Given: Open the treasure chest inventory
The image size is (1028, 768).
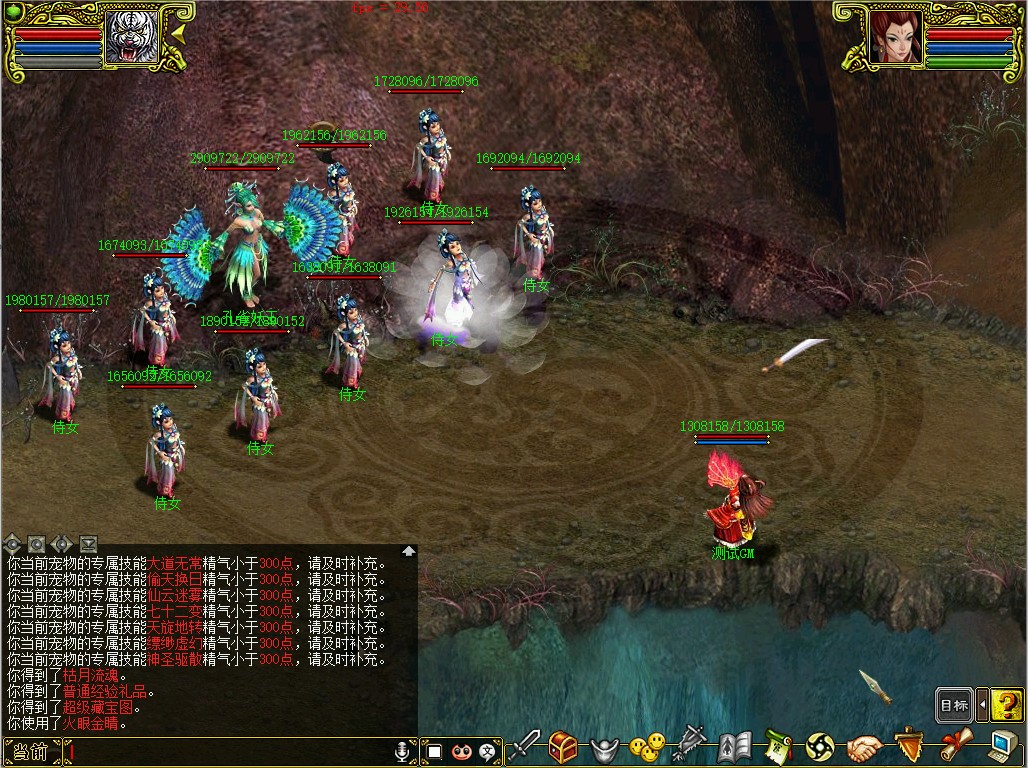Looking at the screenshot, I should (564, 746).
